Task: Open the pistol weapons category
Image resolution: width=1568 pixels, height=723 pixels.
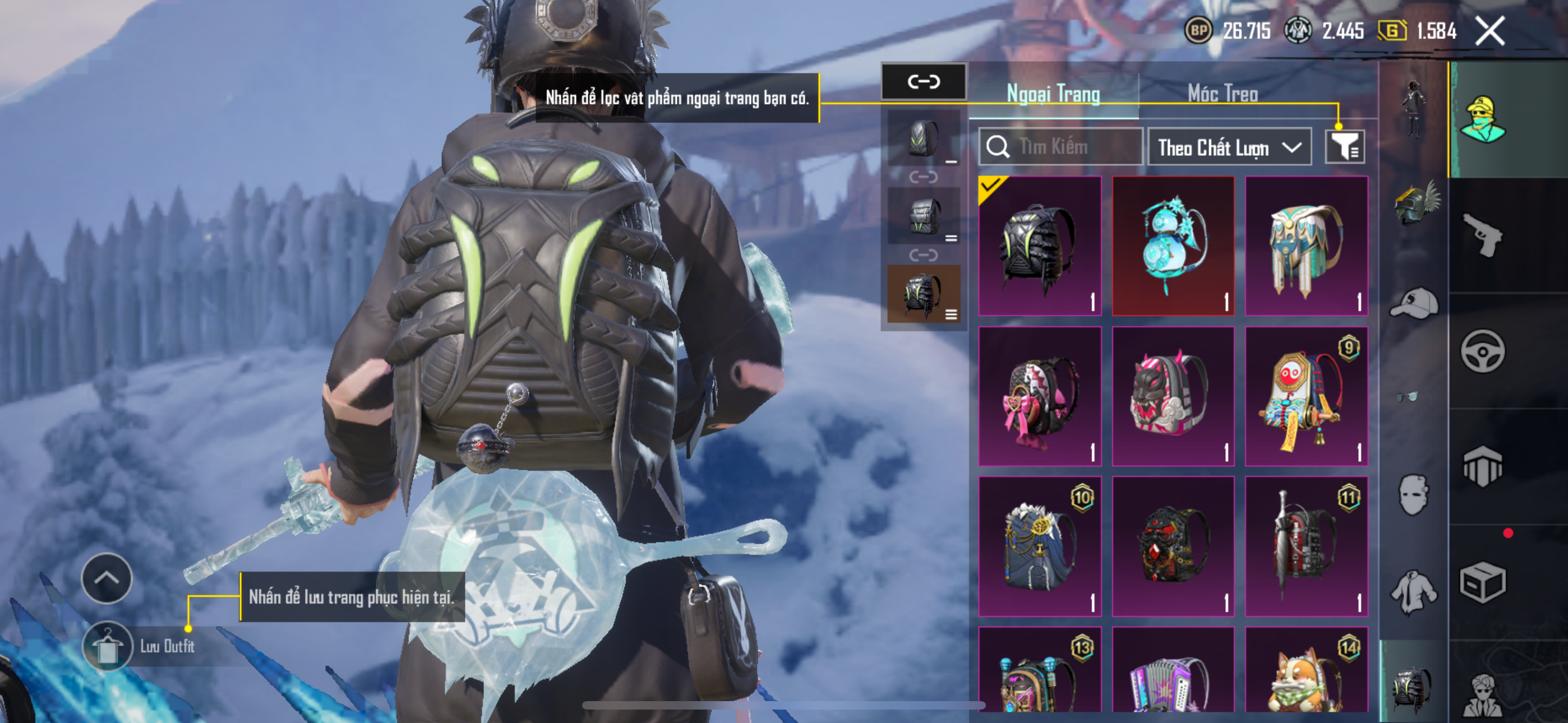Action: point(1482,235)
